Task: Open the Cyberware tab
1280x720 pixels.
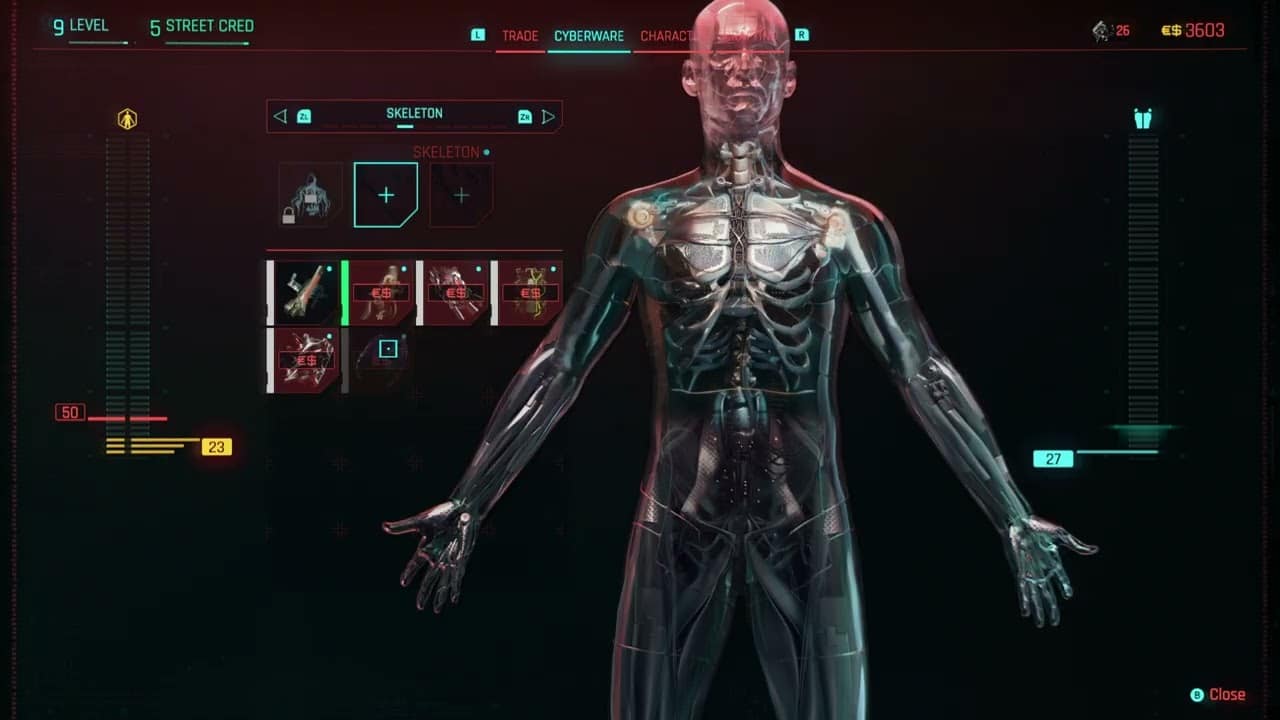Action: tap(589, 36)
